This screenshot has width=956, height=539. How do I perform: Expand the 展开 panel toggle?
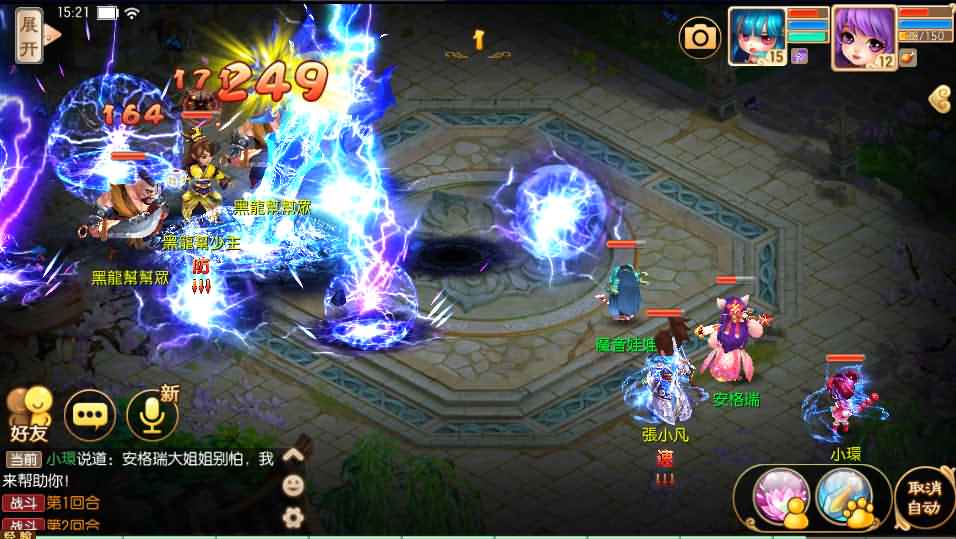click(x=30, y=36)
